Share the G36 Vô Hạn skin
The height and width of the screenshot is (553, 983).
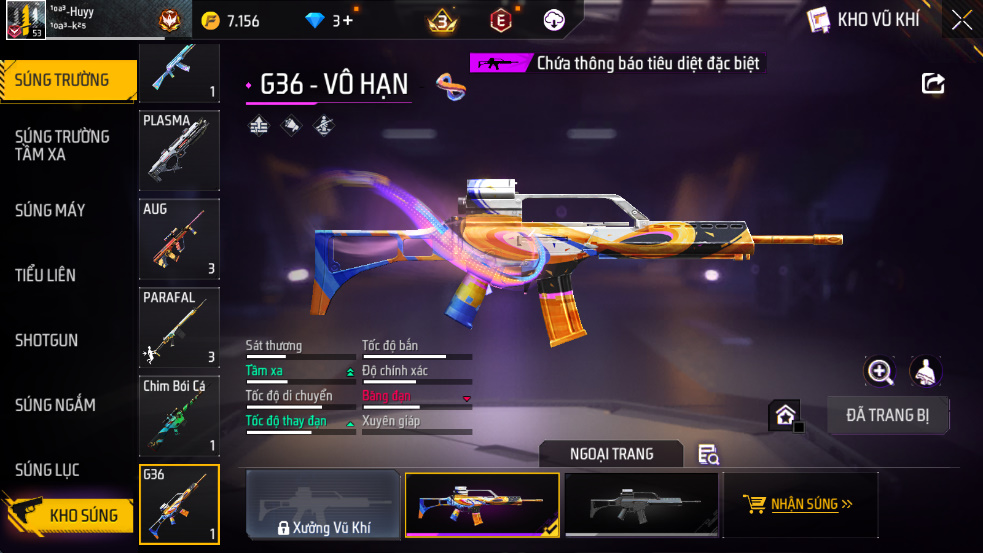(x=933, y=84)
